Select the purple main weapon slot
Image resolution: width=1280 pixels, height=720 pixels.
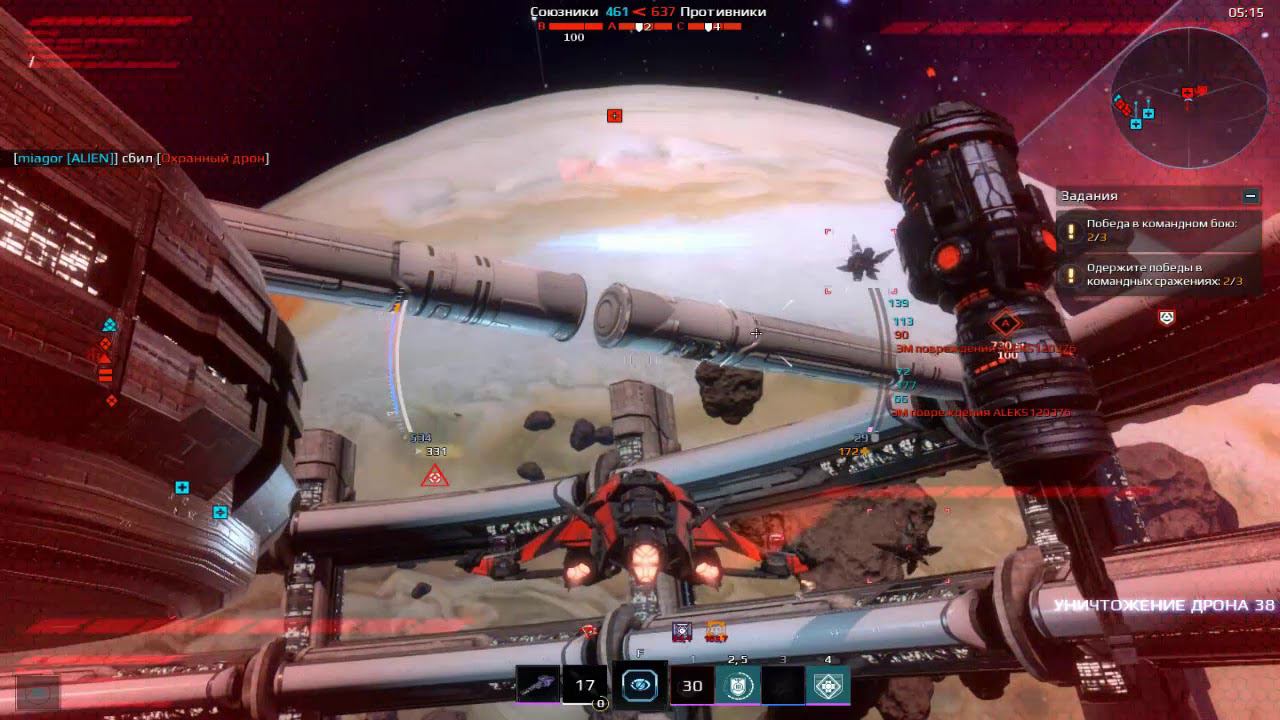point(538,686)
